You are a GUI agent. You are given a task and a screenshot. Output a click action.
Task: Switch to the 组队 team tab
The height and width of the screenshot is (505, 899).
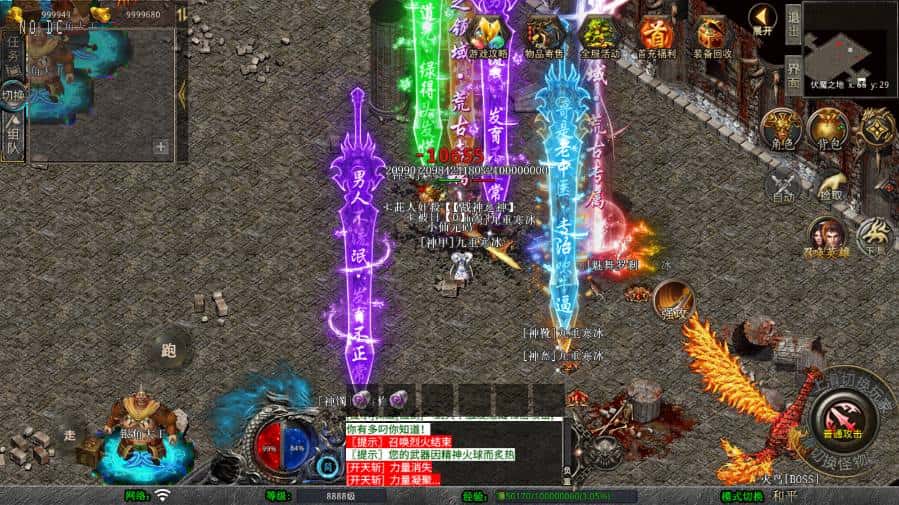click(x=13, y=137)
